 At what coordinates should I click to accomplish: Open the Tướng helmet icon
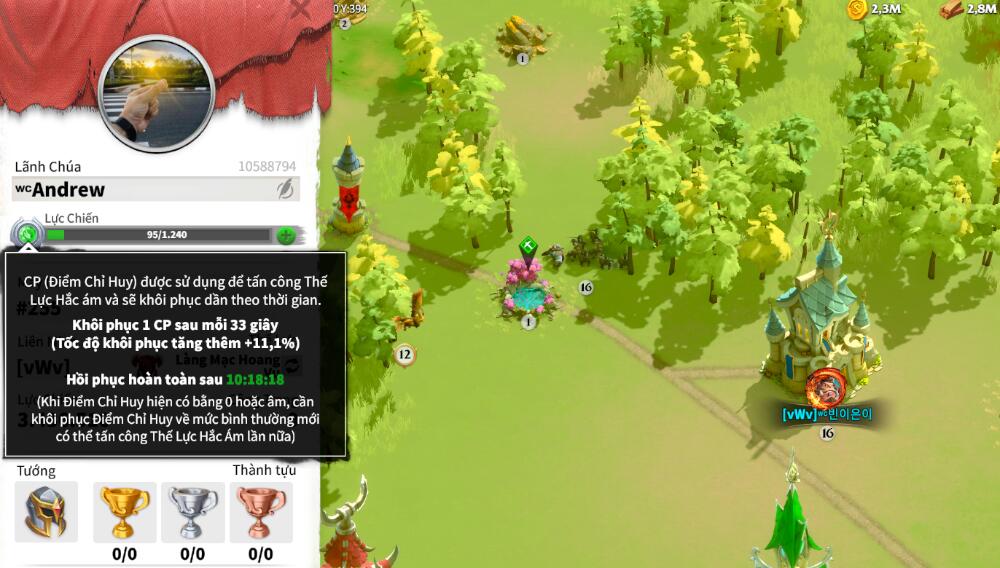click(x=46, y=511)
